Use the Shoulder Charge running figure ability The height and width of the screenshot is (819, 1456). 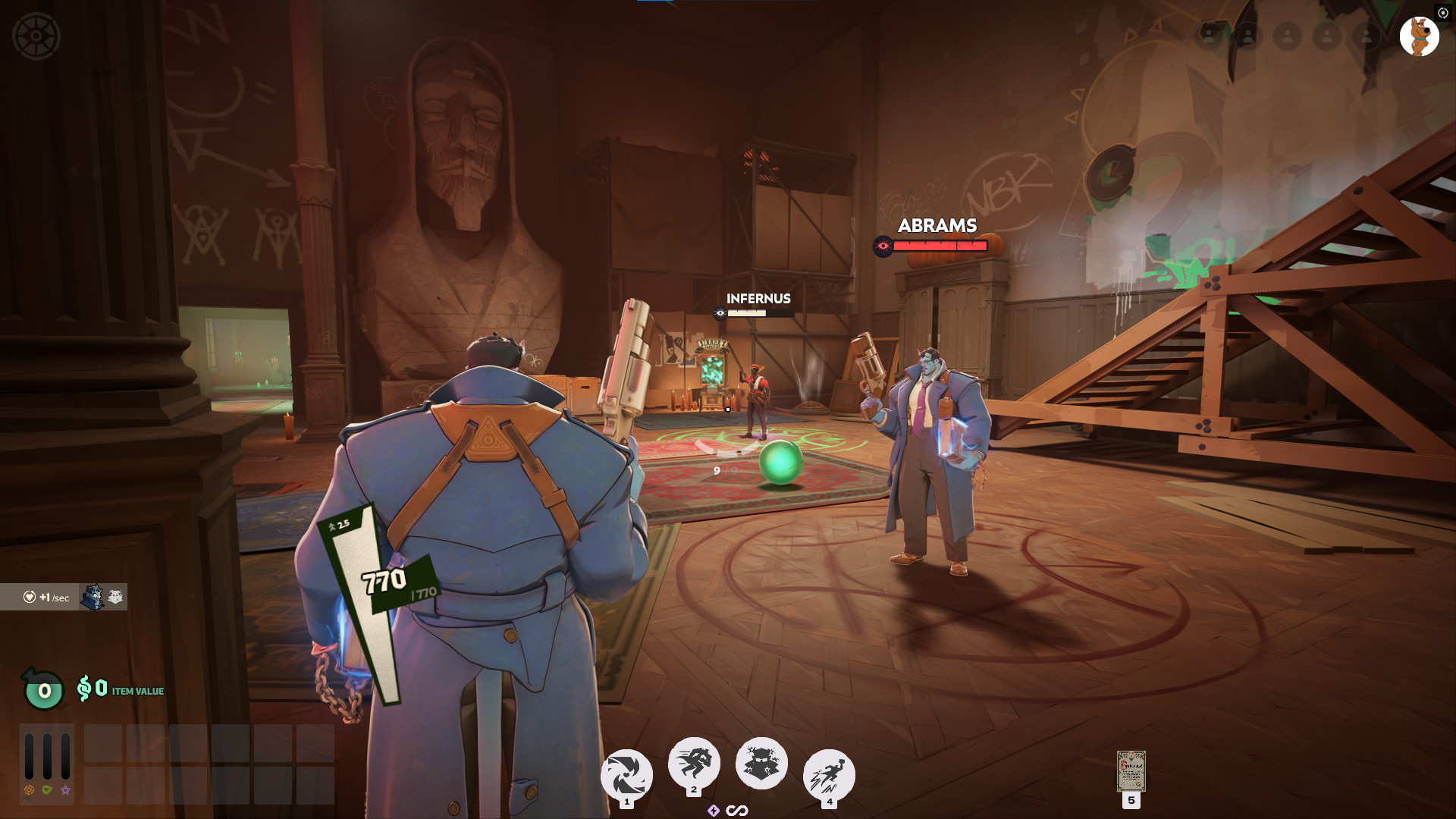click(693, 761)
